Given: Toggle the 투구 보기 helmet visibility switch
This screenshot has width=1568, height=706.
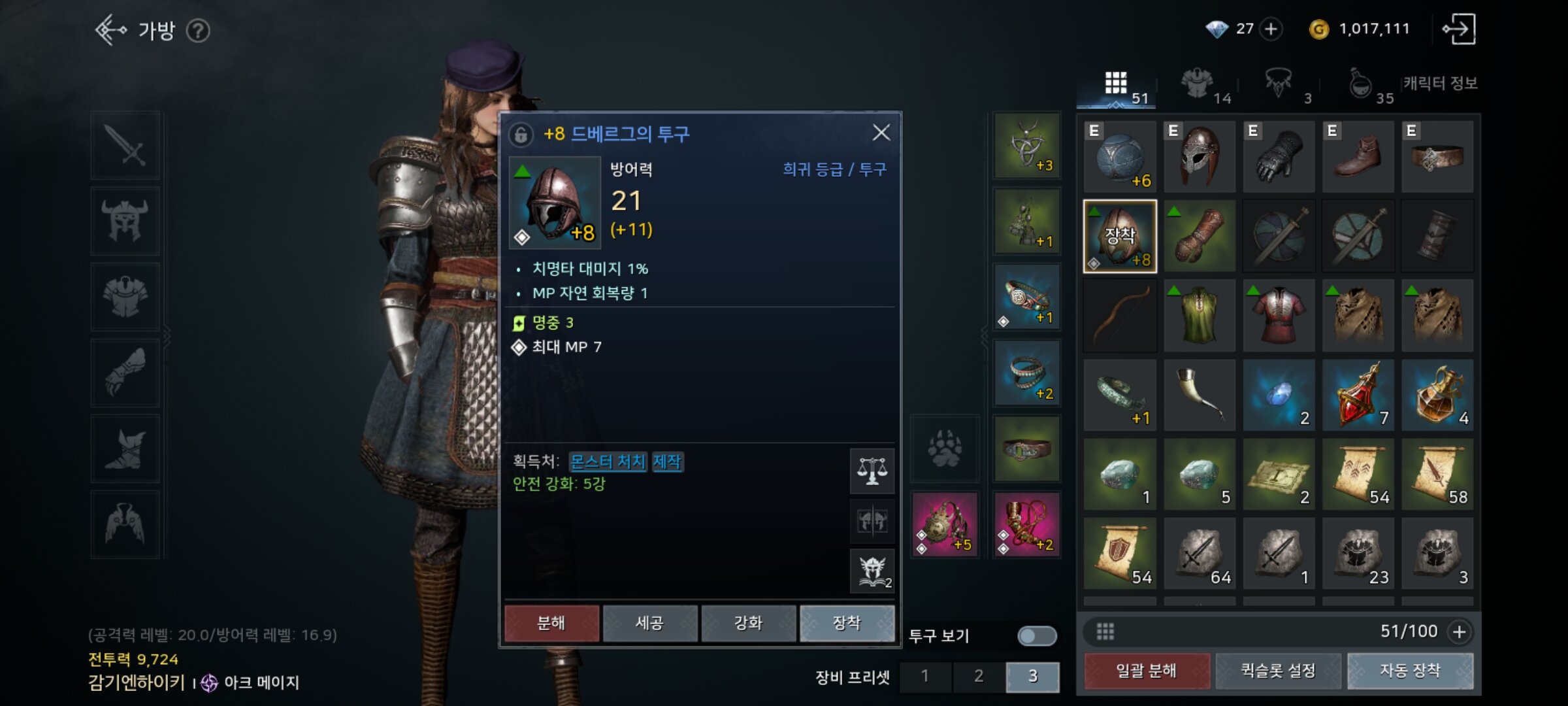Looking at the screenshot, I should click(x=1036, y=636).
